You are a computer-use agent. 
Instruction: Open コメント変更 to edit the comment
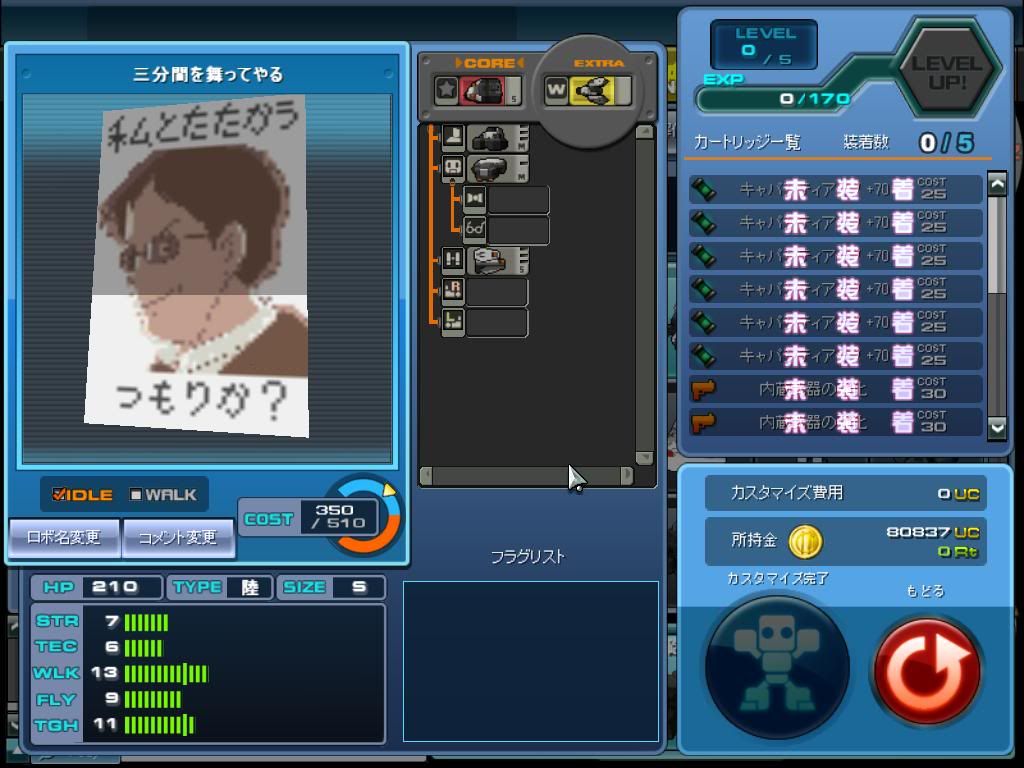[178, 538]
